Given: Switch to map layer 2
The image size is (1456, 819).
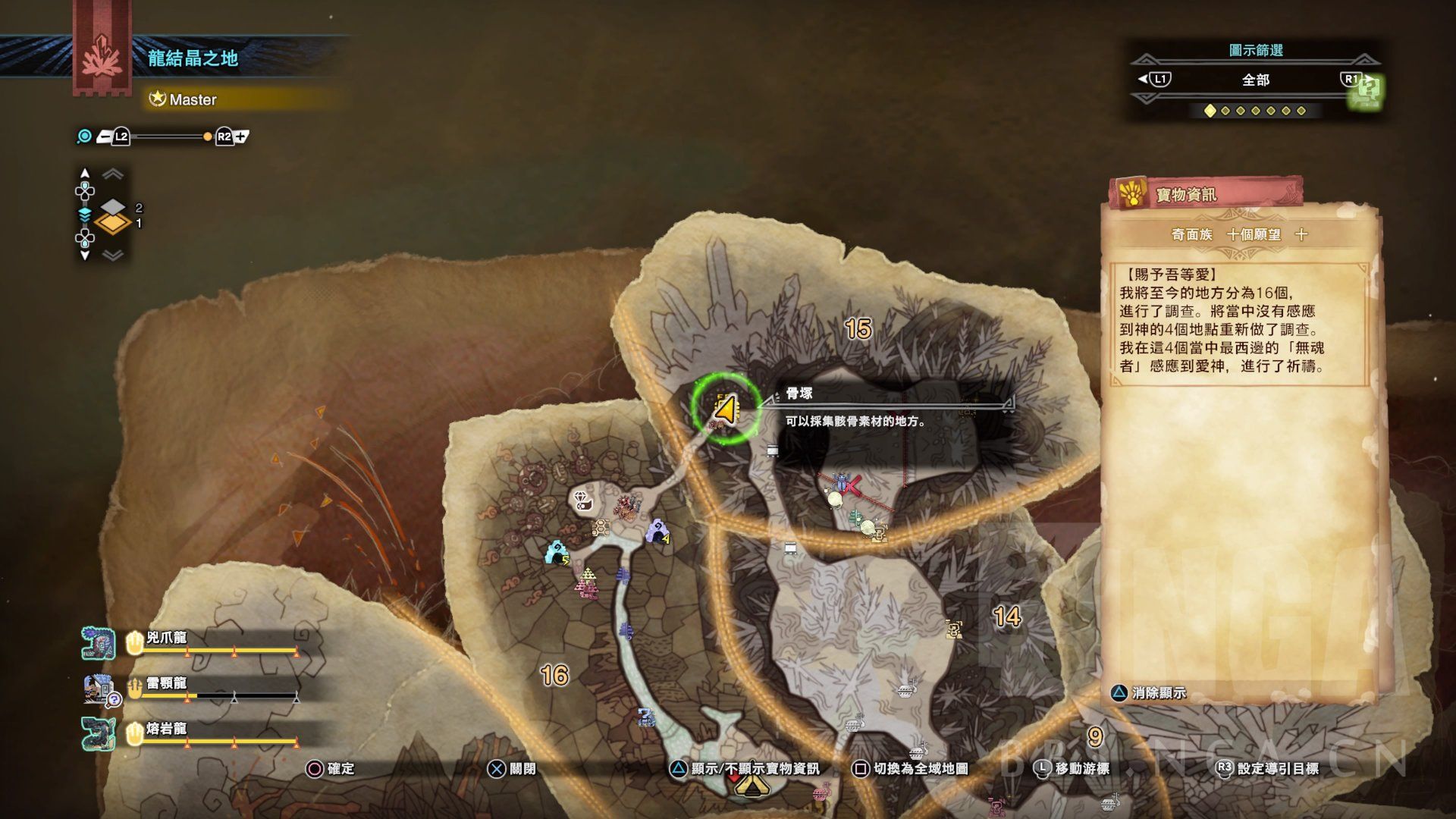Looking at the screenshot, I should pyautogui.click(x=113, y=207).
